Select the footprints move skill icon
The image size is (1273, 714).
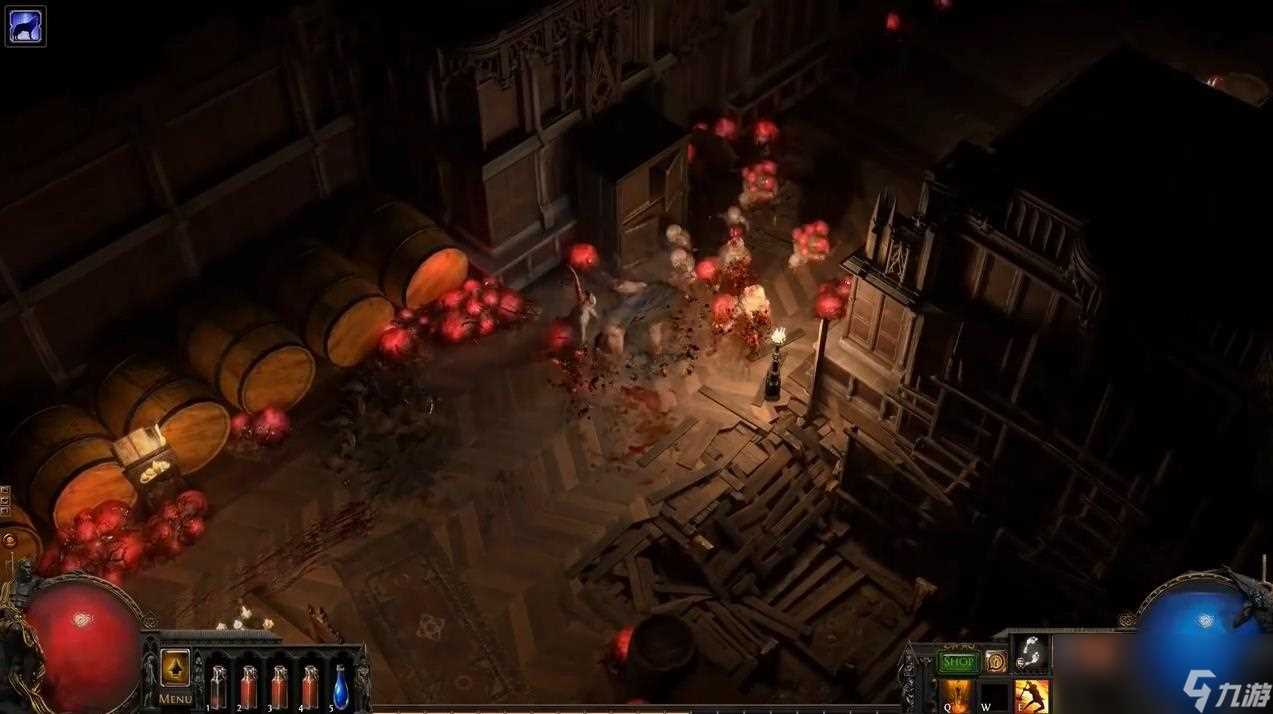(x=1032, y=653)
